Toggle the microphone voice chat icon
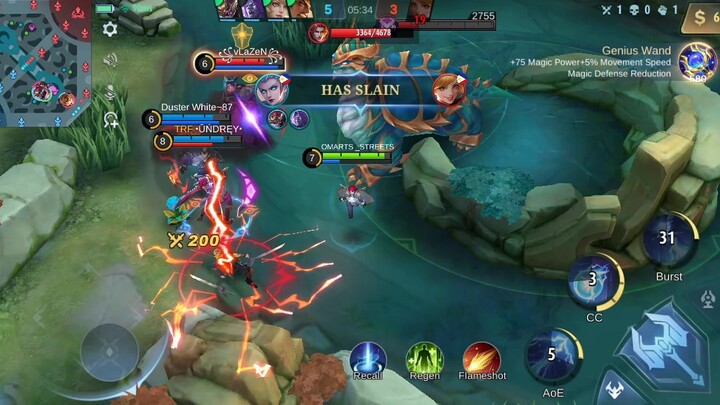The width and height of the screenshot is (720, 405). point(110,93)
